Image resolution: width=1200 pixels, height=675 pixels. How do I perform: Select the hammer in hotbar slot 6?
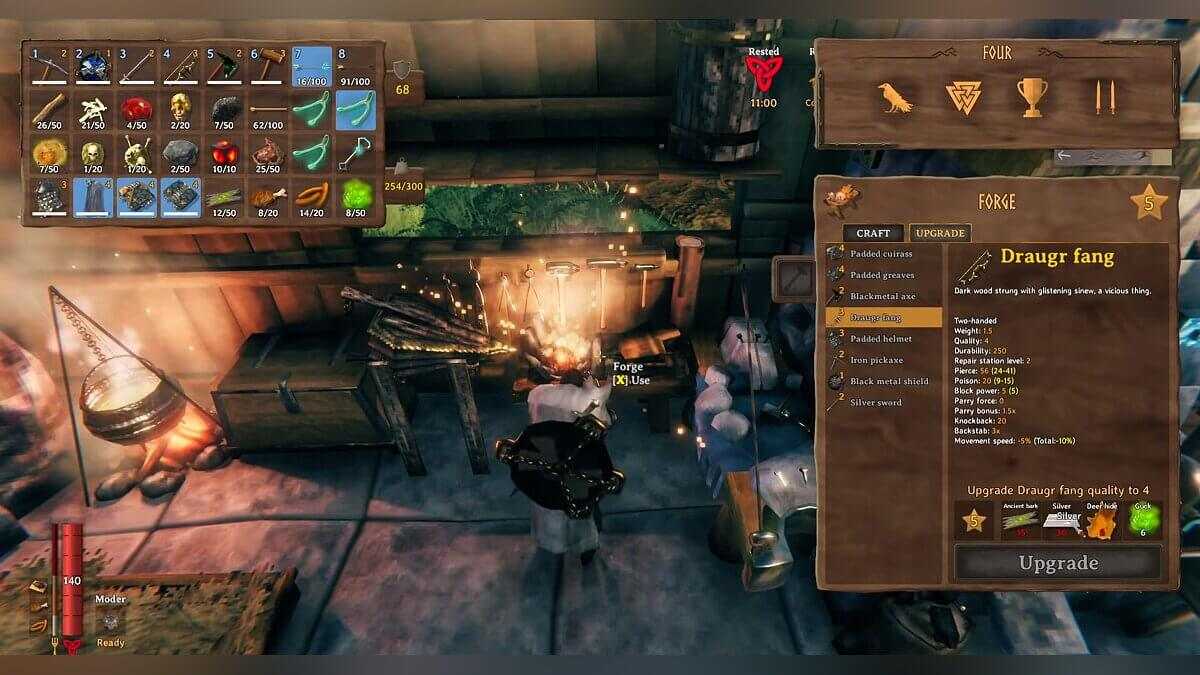click(x=268, y=66)
